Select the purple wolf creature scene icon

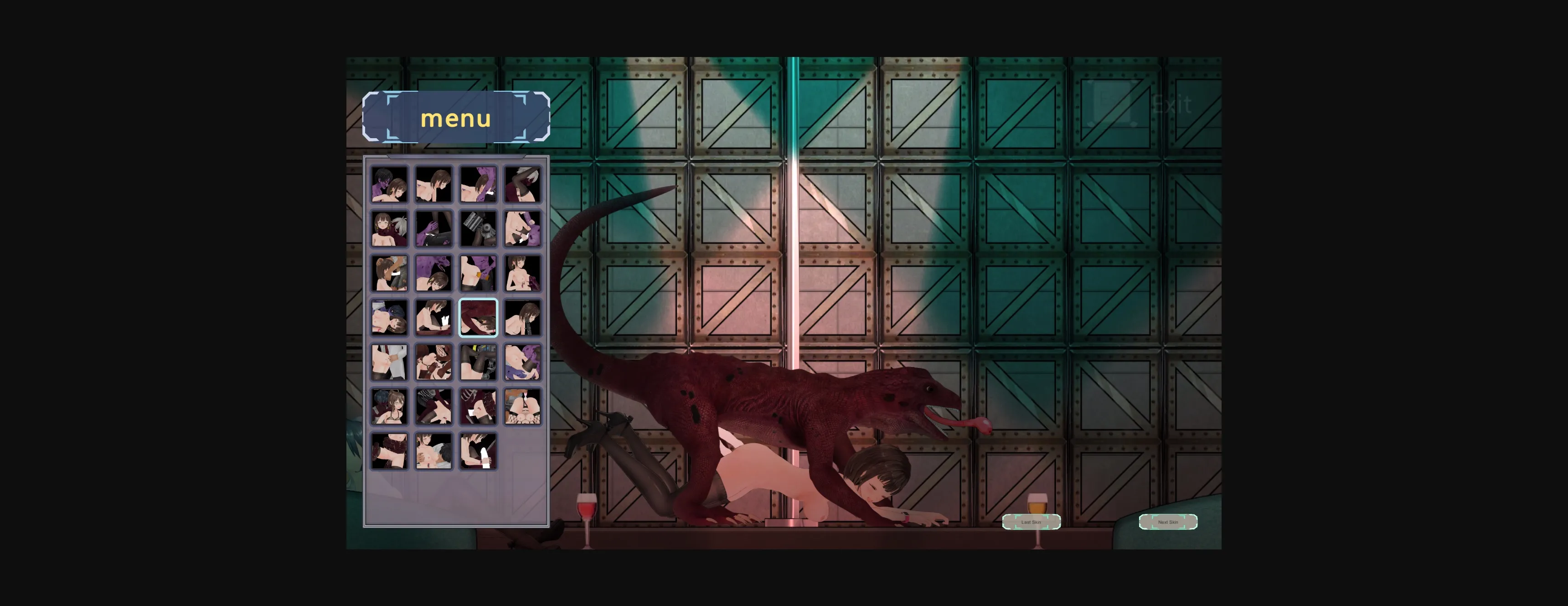coord(433,272)
